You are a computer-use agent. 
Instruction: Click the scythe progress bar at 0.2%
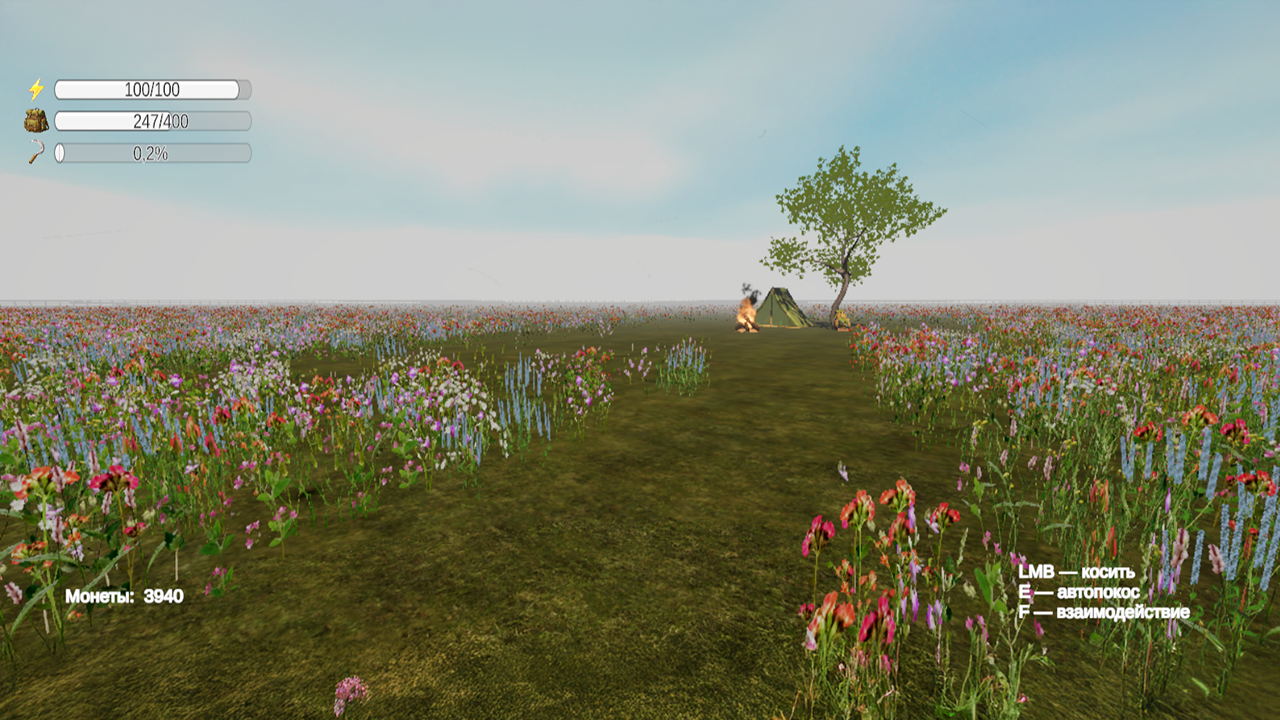[x=152, y=153]
